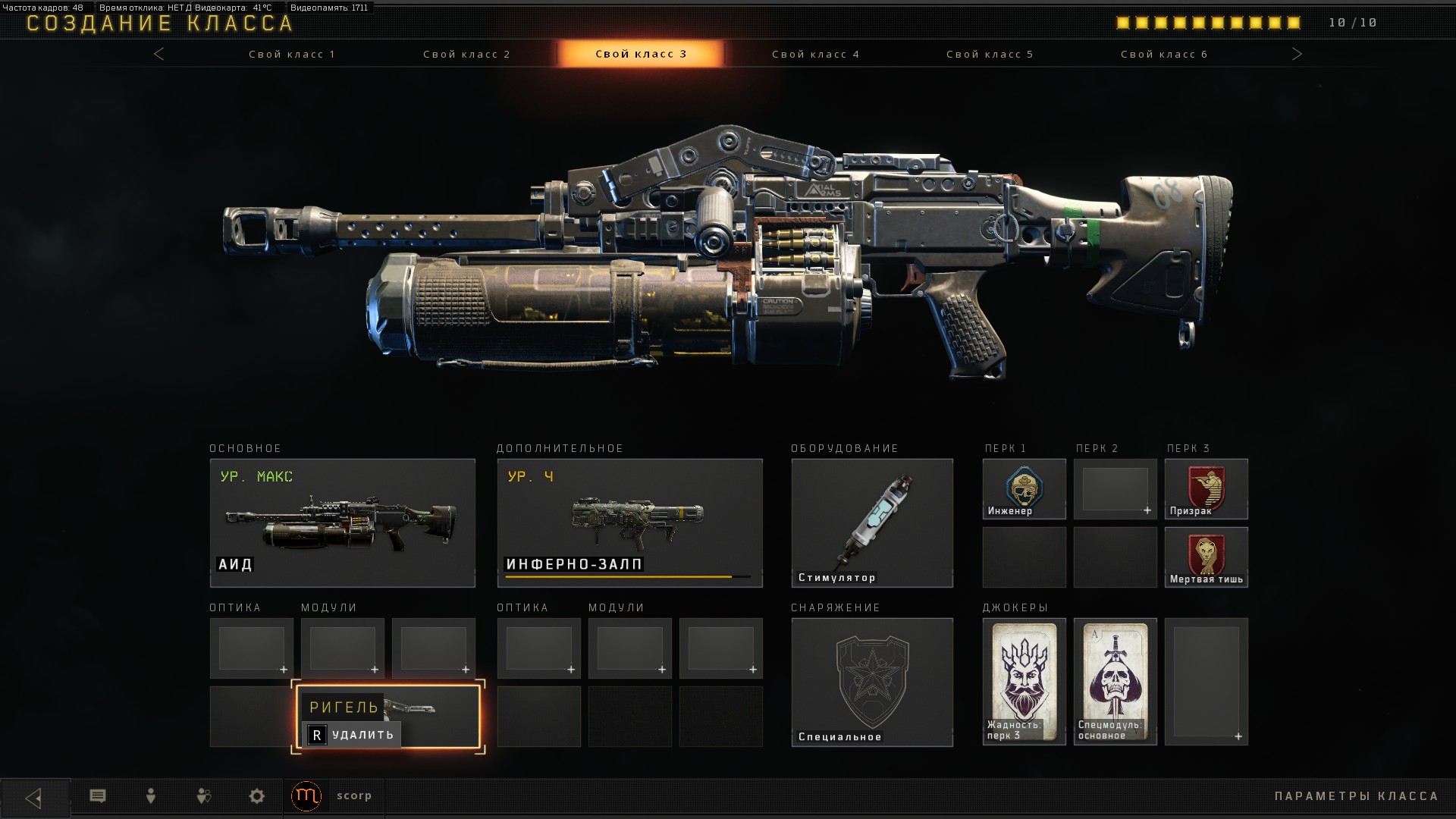Select the АИД primary weapon slot
Screen dimensions: 1456x819
(343, 522)
